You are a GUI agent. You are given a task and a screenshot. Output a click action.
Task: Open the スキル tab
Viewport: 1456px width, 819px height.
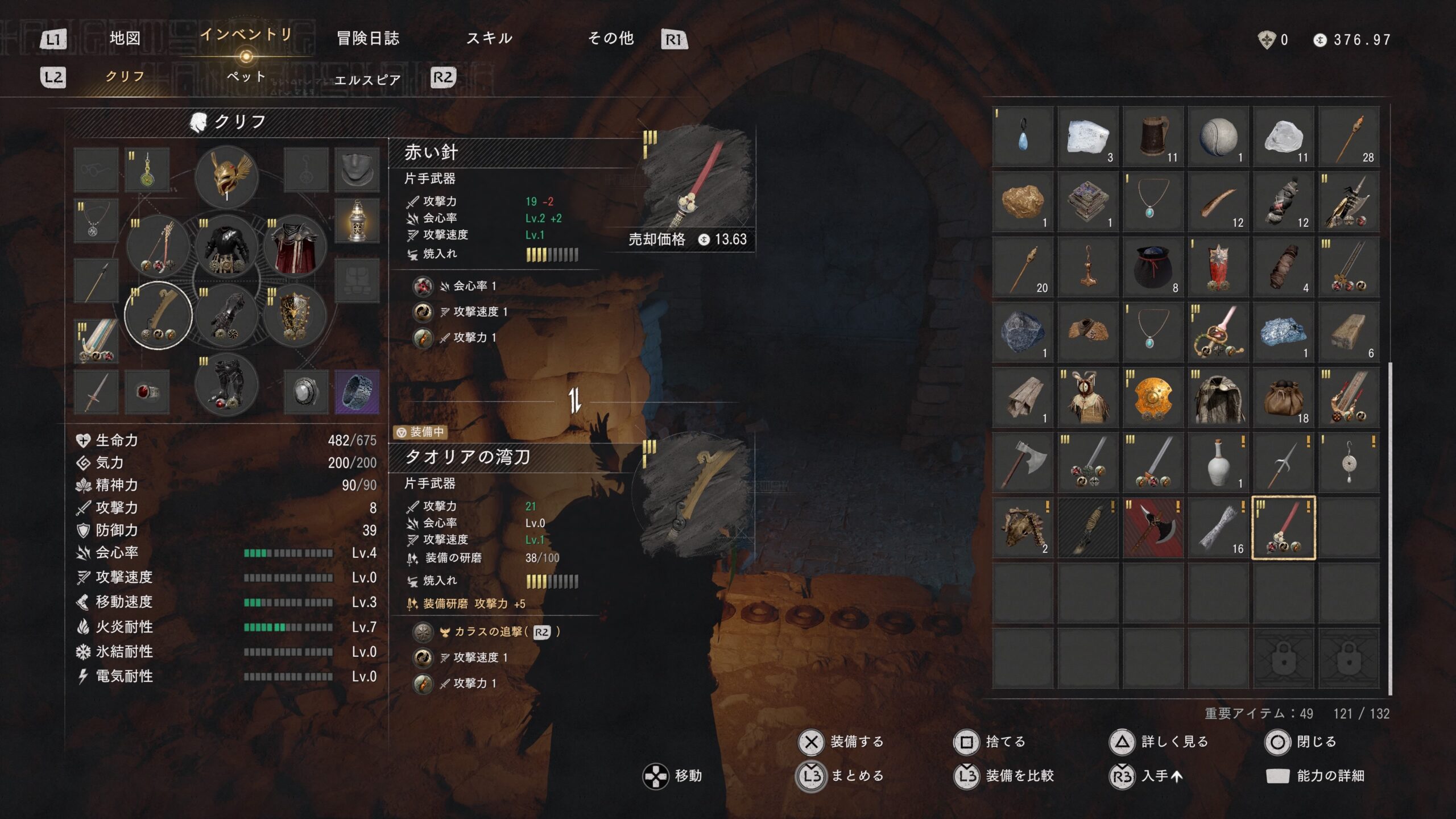coord(489,39)
